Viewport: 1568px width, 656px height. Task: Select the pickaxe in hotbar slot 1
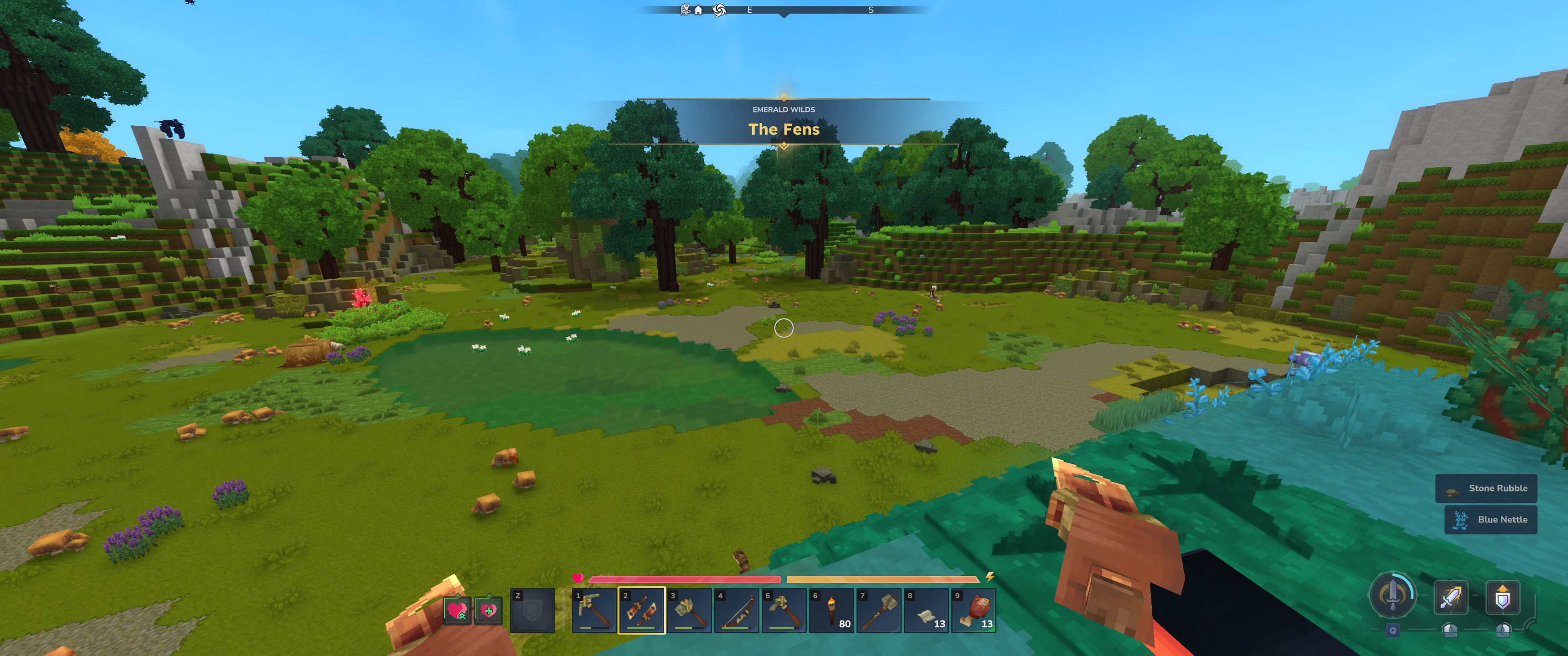(594, 610)
